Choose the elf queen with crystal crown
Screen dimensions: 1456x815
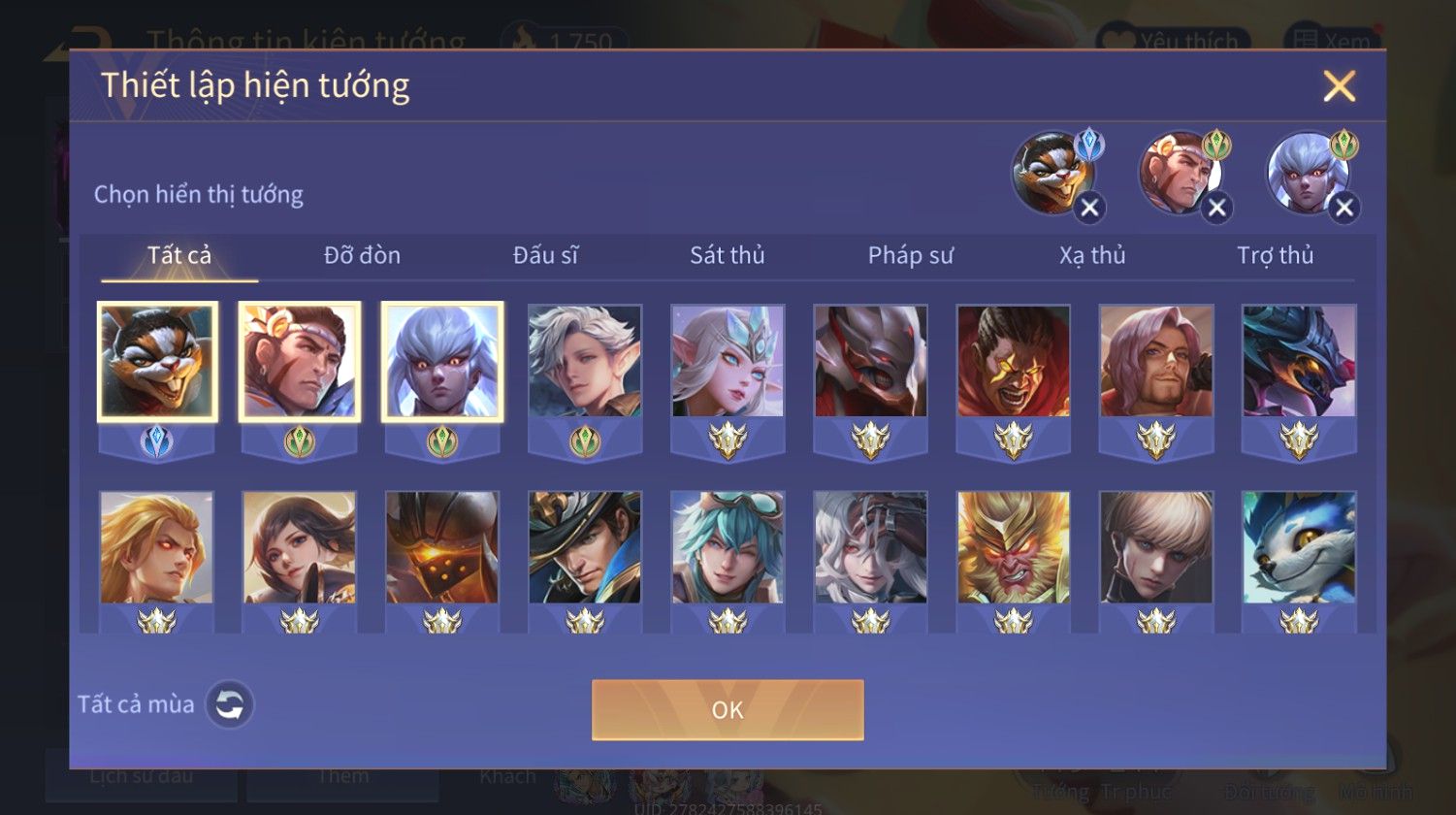point(728,361)
